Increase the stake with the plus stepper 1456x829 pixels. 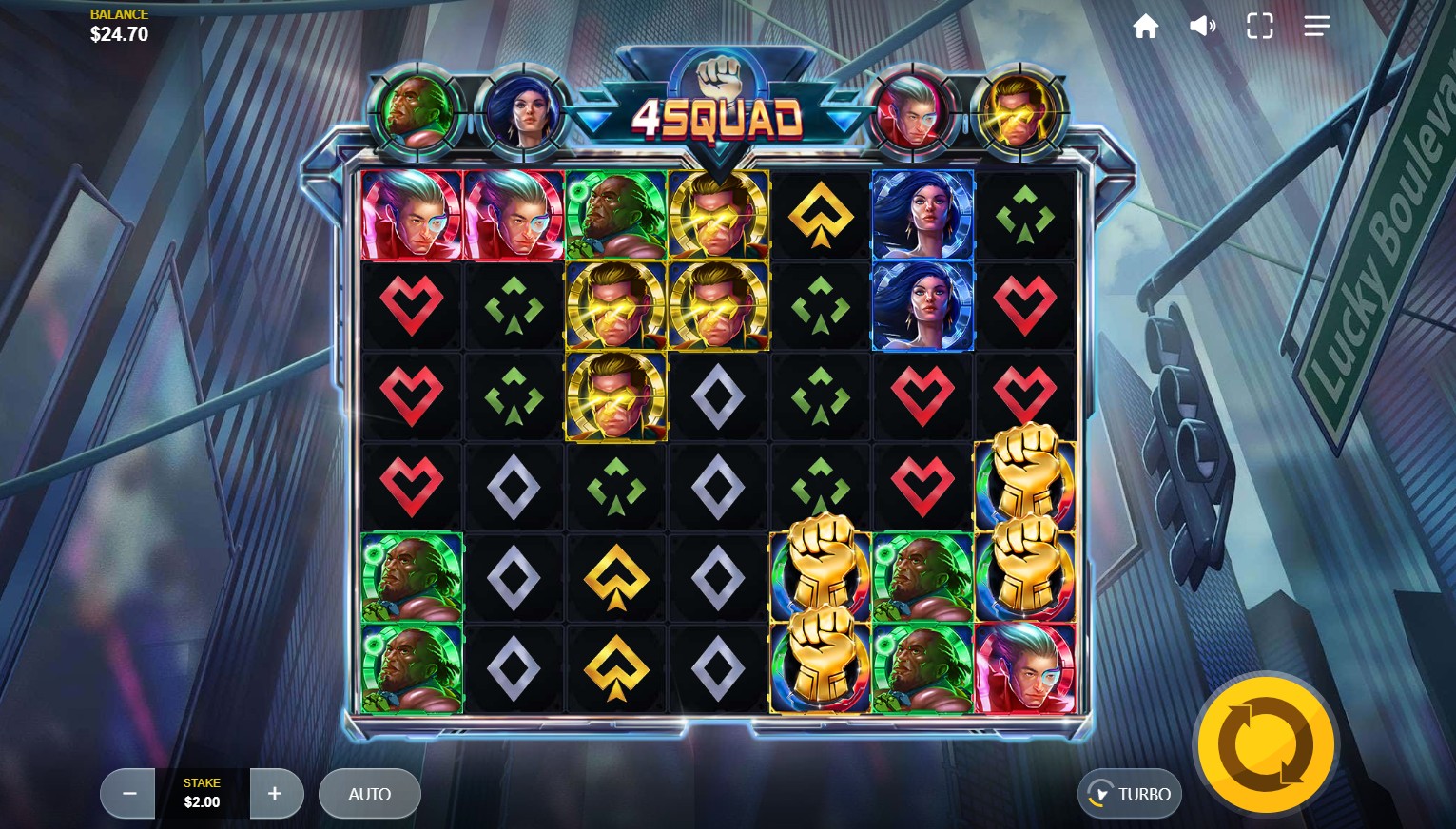point(276,794)
